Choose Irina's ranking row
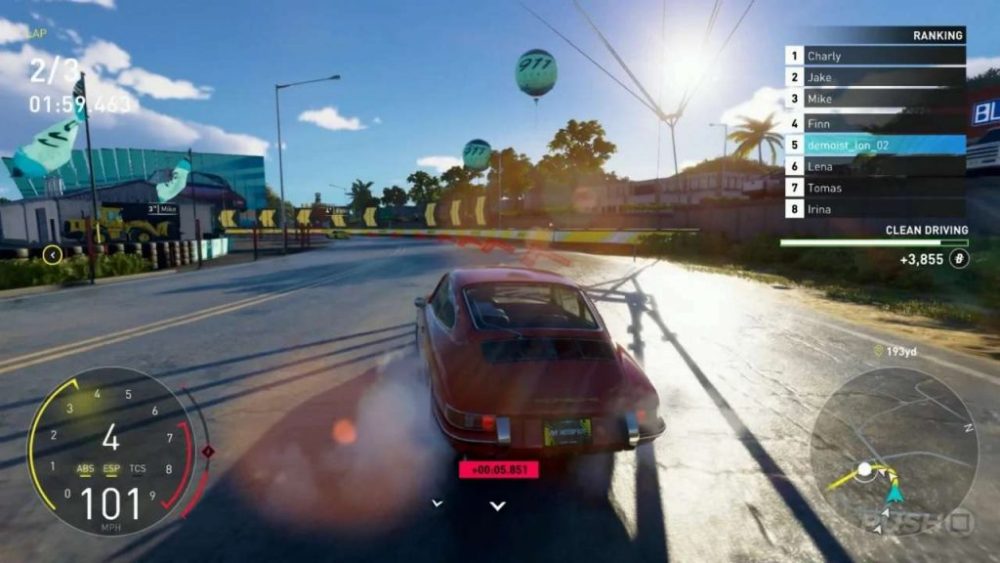Viewport: 1000px width, 563px height. (x=875, y=210)
